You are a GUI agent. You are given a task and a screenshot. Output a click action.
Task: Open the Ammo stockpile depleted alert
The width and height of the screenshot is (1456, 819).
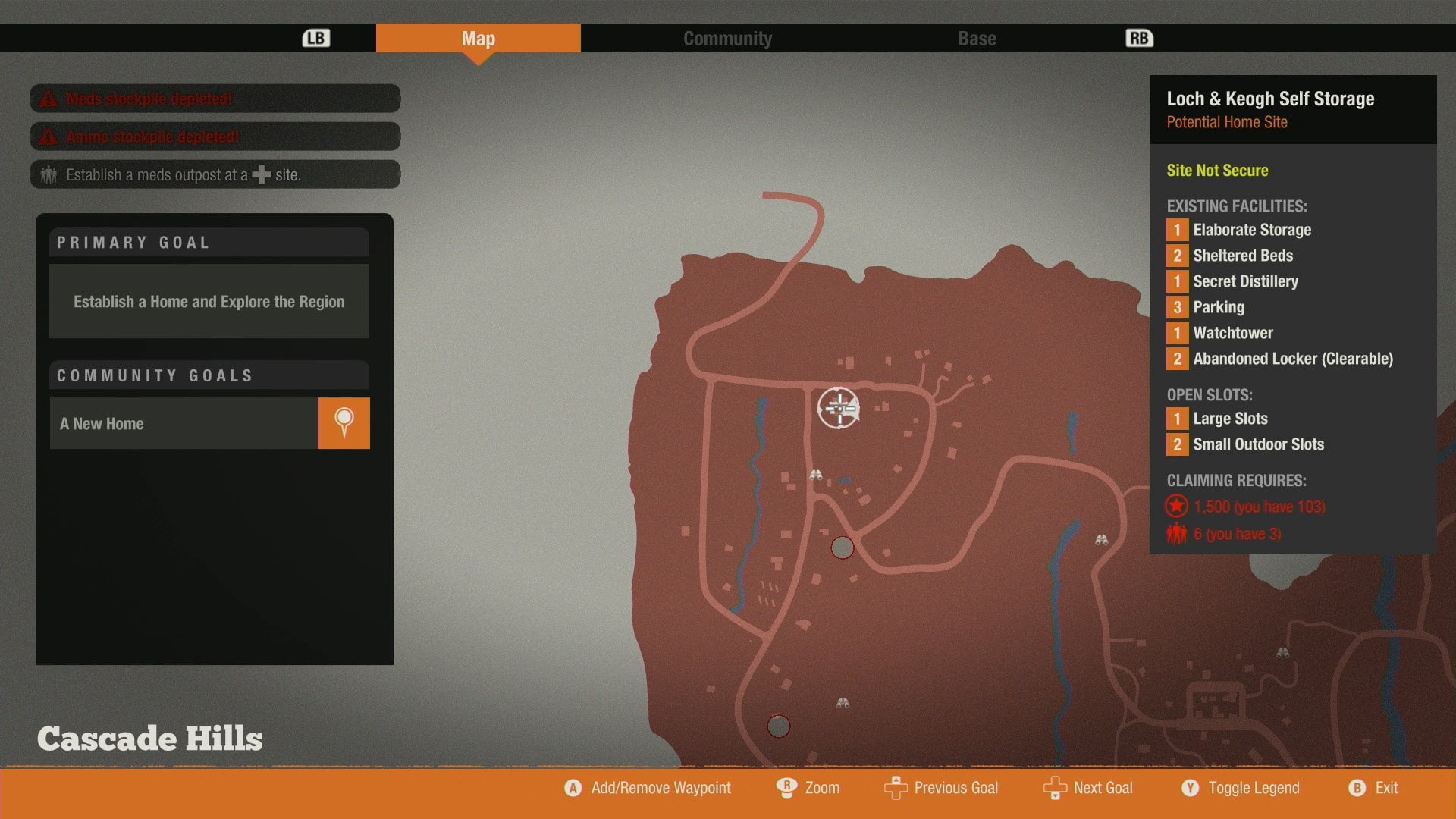[x=215, y=136]
